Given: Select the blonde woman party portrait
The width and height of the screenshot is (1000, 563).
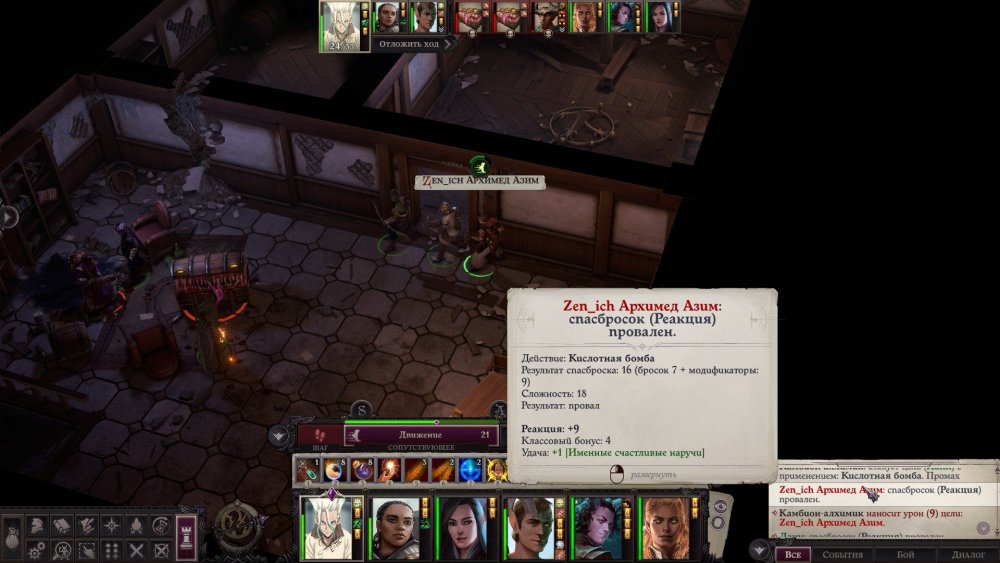Looking at the screenshot, I should pyautogui.click(x=664, y=528).
